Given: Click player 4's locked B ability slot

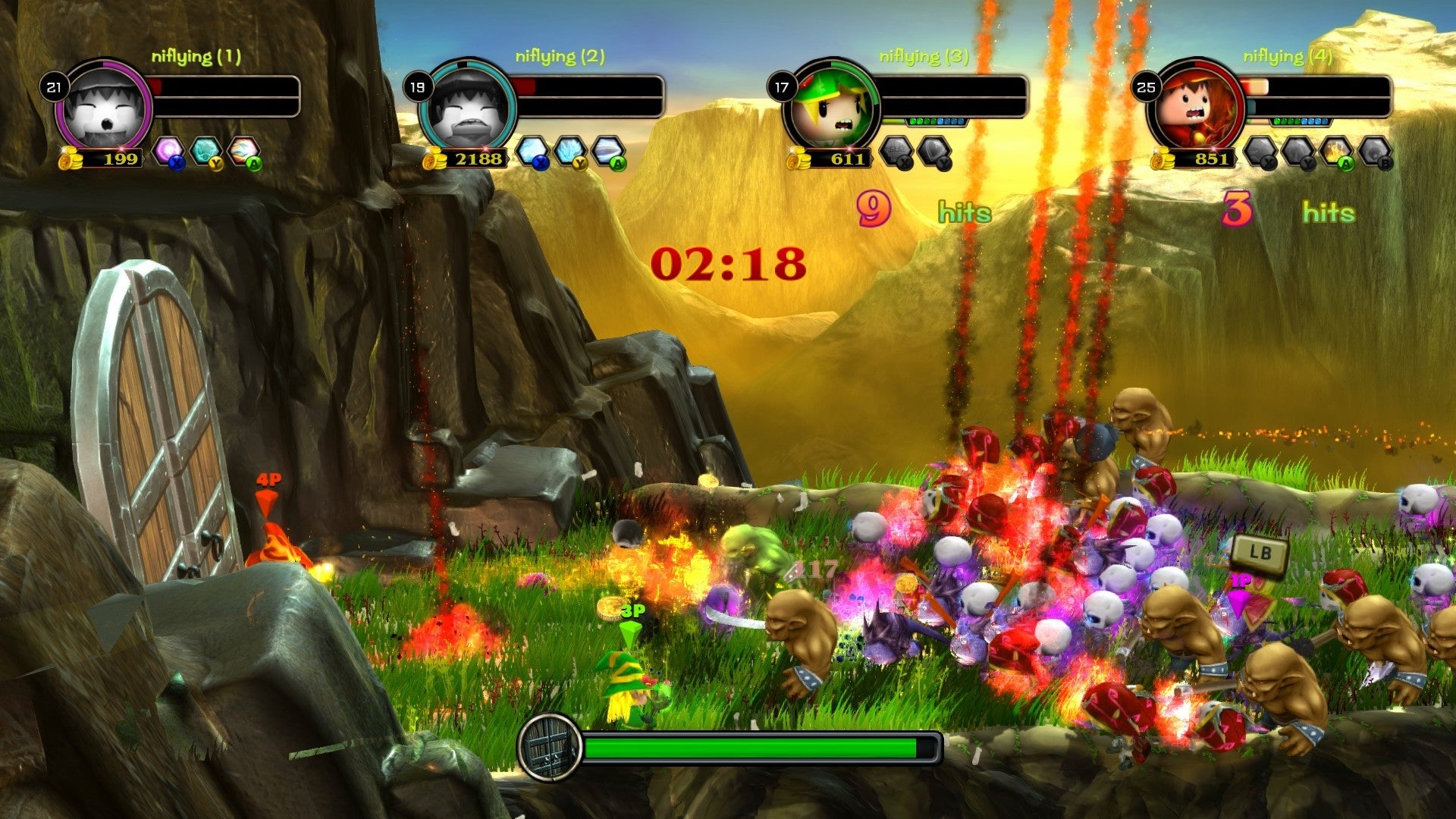Looking at the screenshot, I should click(1374, 150).
